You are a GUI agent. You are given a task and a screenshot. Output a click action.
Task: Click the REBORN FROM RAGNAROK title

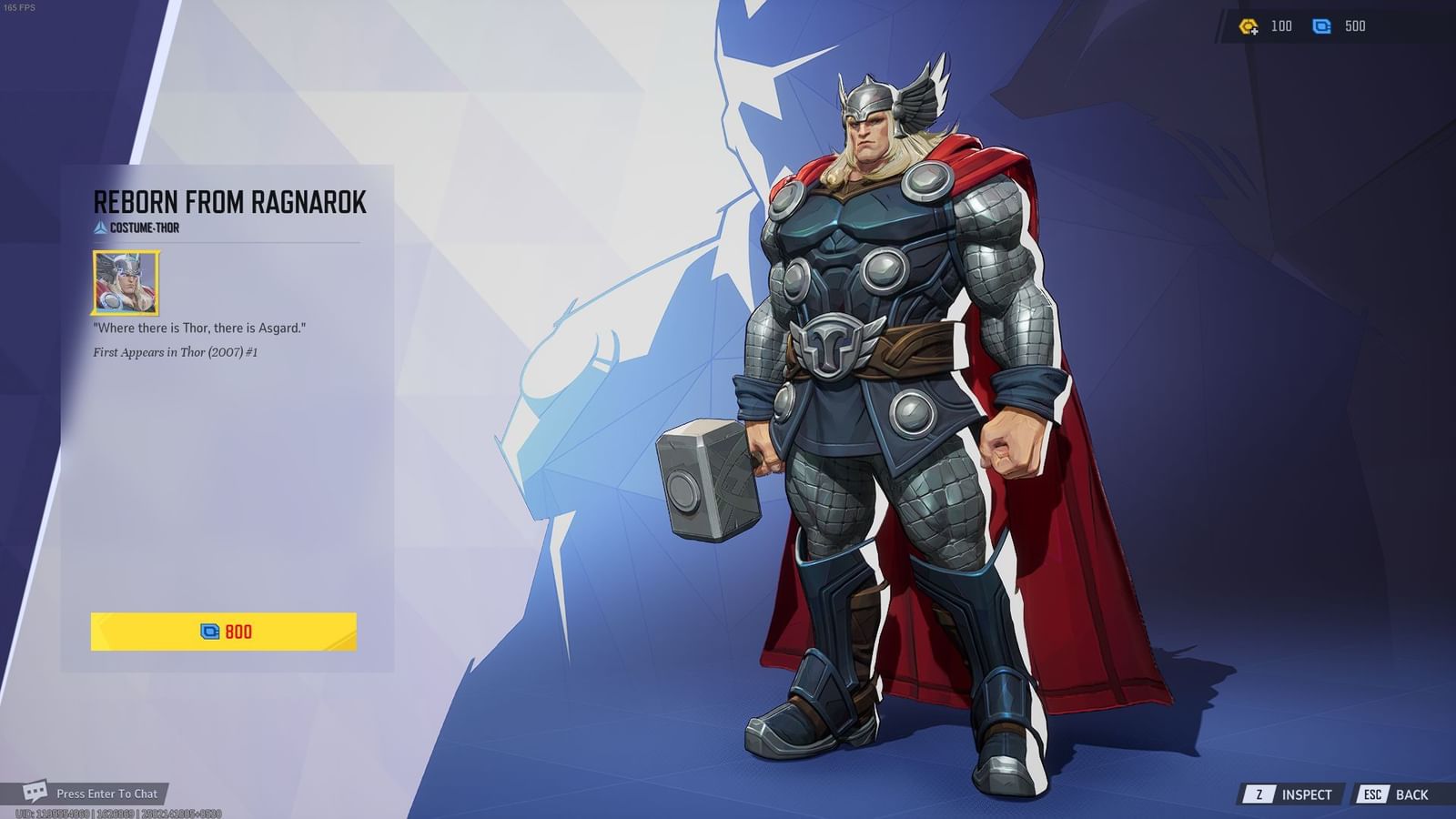pos(229,202)
